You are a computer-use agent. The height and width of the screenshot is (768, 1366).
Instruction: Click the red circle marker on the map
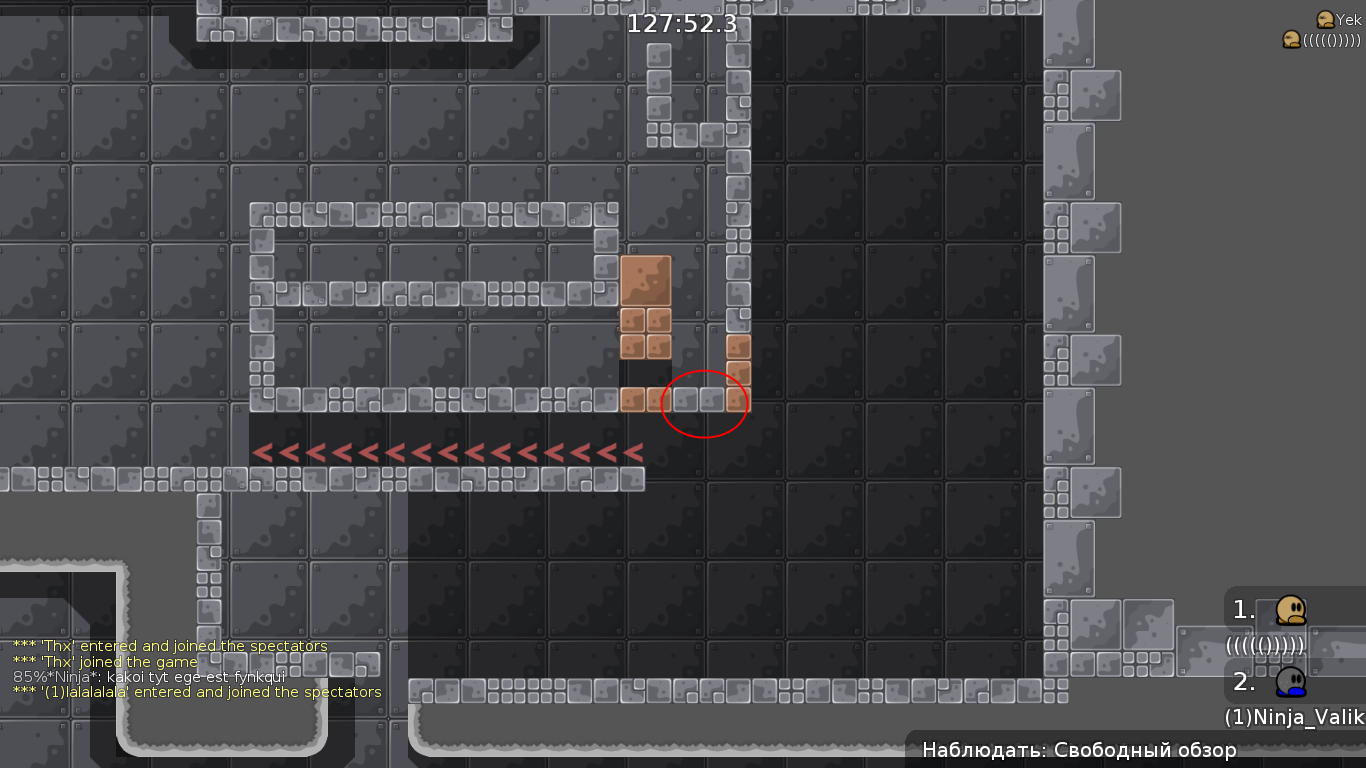click(704, 402)
